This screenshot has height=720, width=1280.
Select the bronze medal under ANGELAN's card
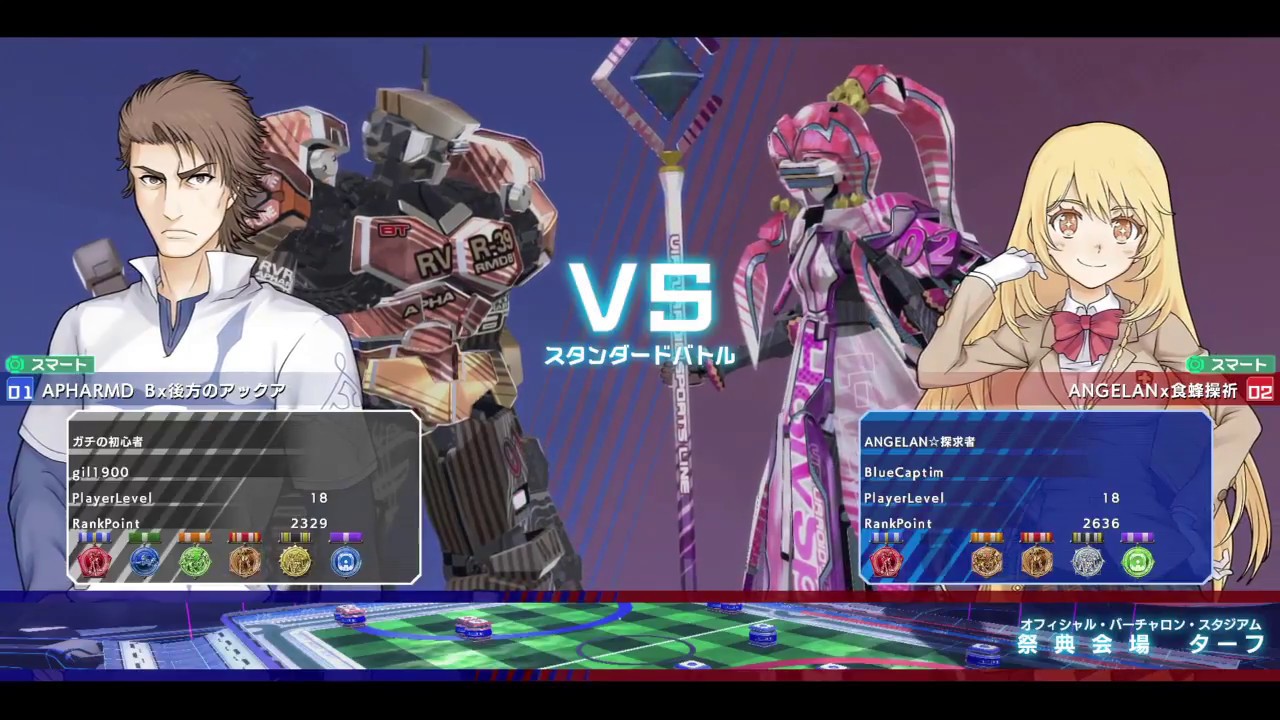pyautogui.click(x=1038, y=562)
